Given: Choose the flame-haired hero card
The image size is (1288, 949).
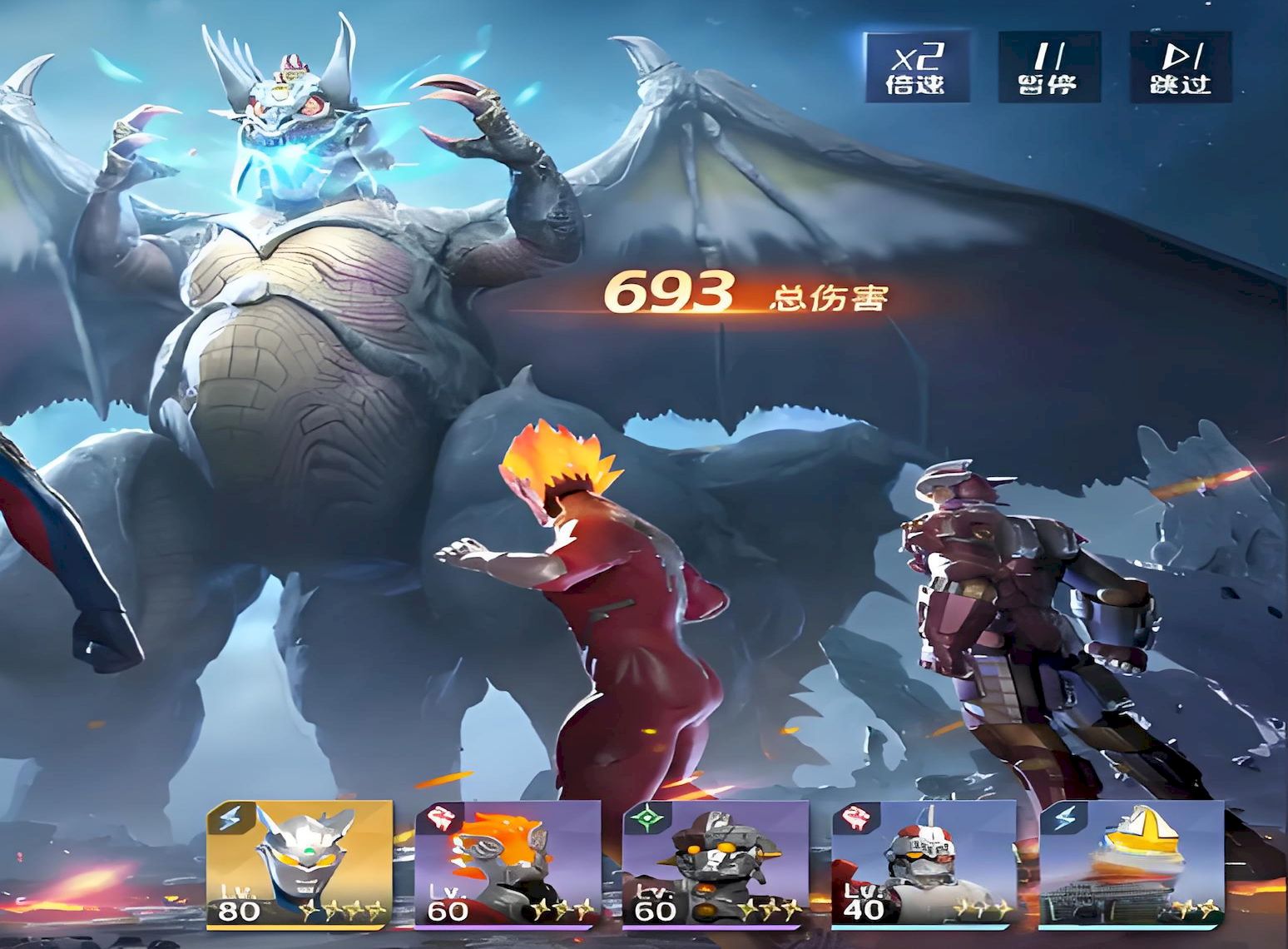Looking at the screenshot, I should coord(508,864).
